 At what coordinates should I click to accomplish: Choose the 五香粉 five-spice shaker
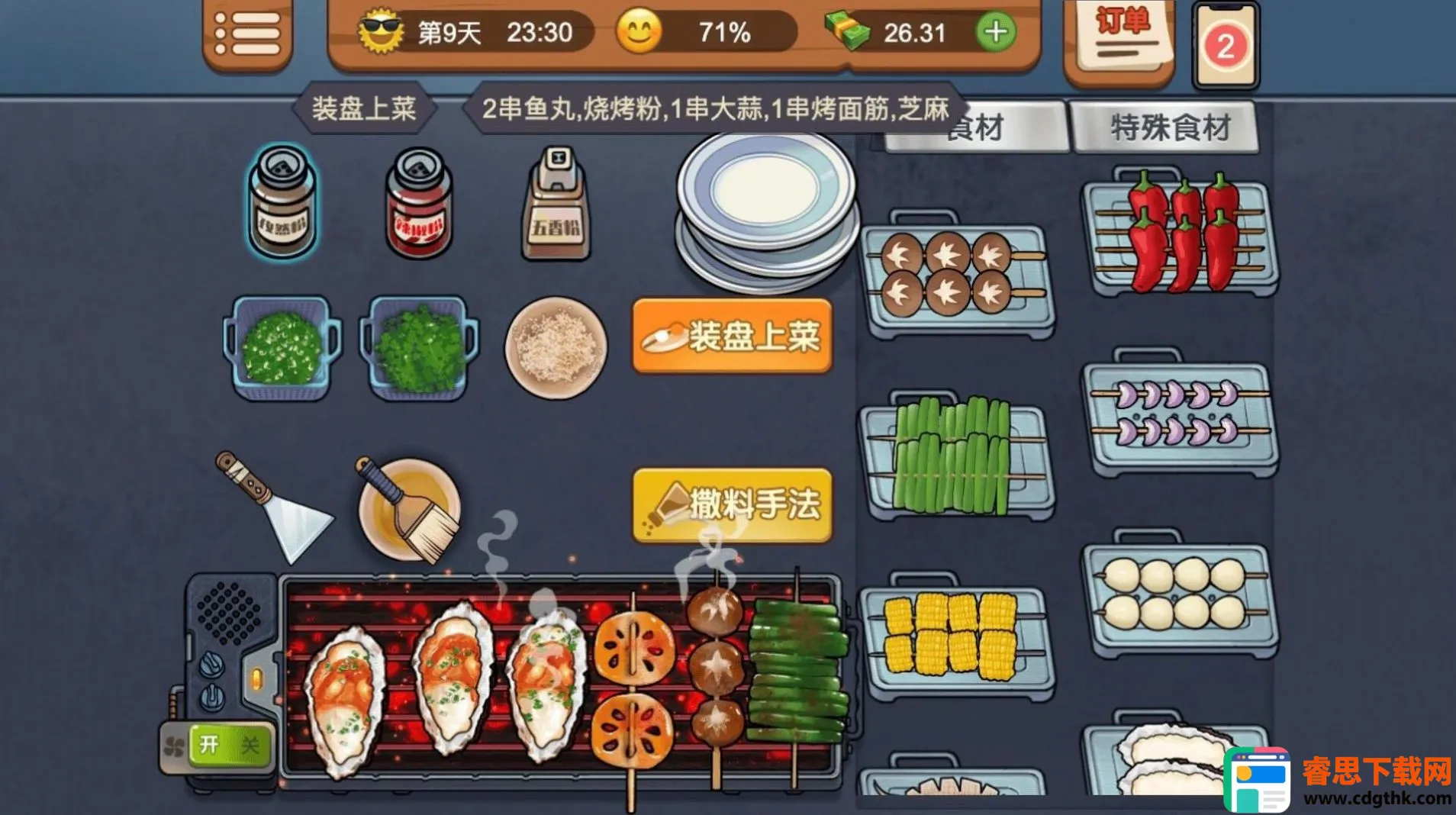click(x=556, y=205)
